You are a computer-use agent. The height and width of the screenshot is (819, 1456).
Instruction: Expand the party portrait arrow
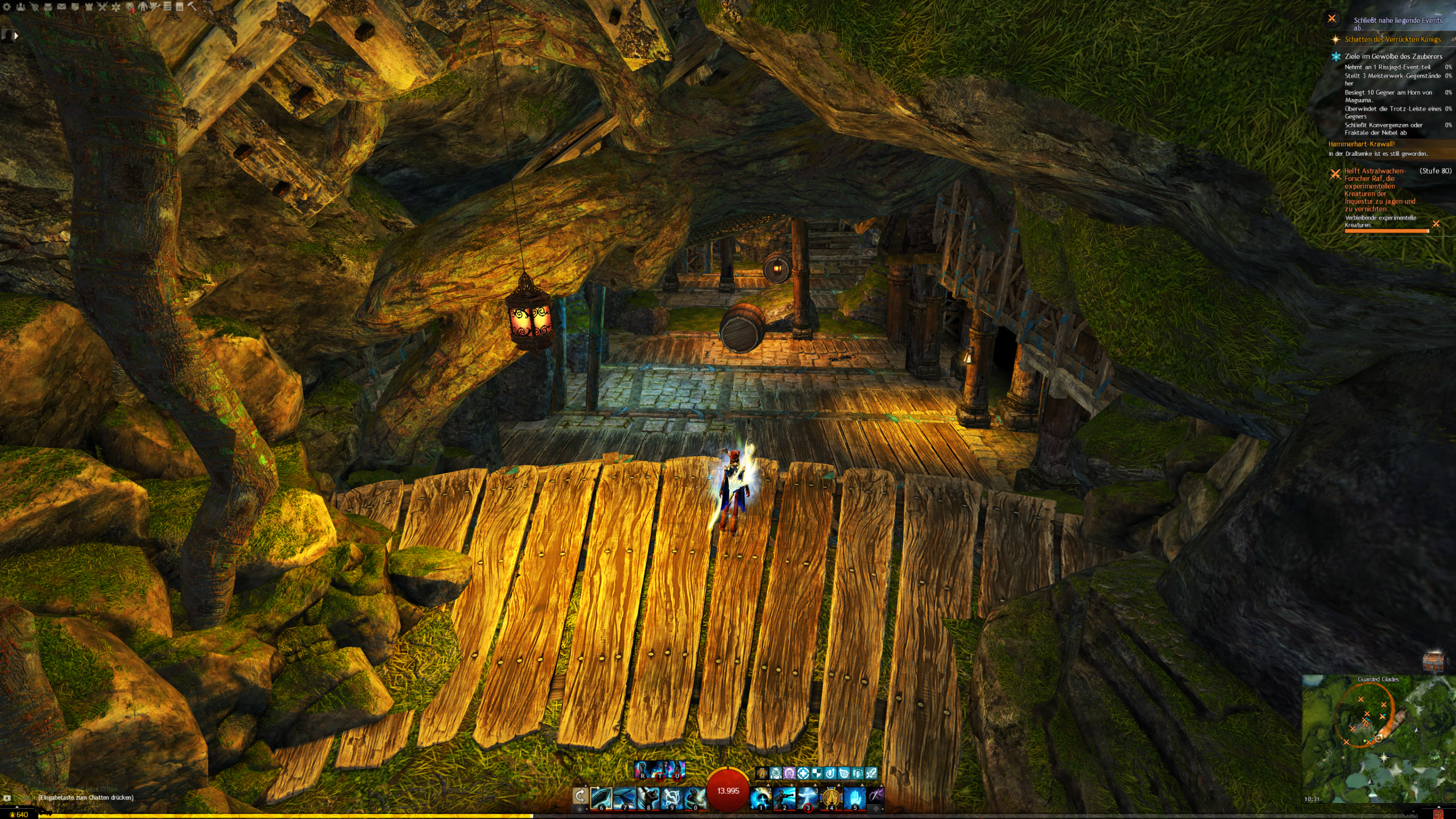16,35
